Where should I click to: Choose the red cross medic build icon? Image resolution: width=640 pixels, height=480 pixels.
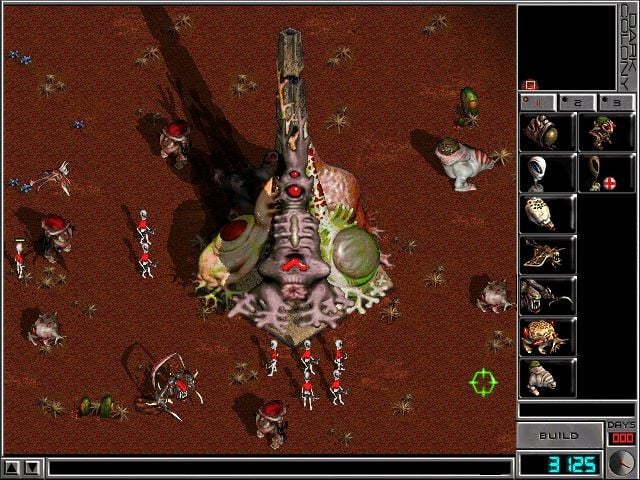pyautogui.click(x=606, y=173)
